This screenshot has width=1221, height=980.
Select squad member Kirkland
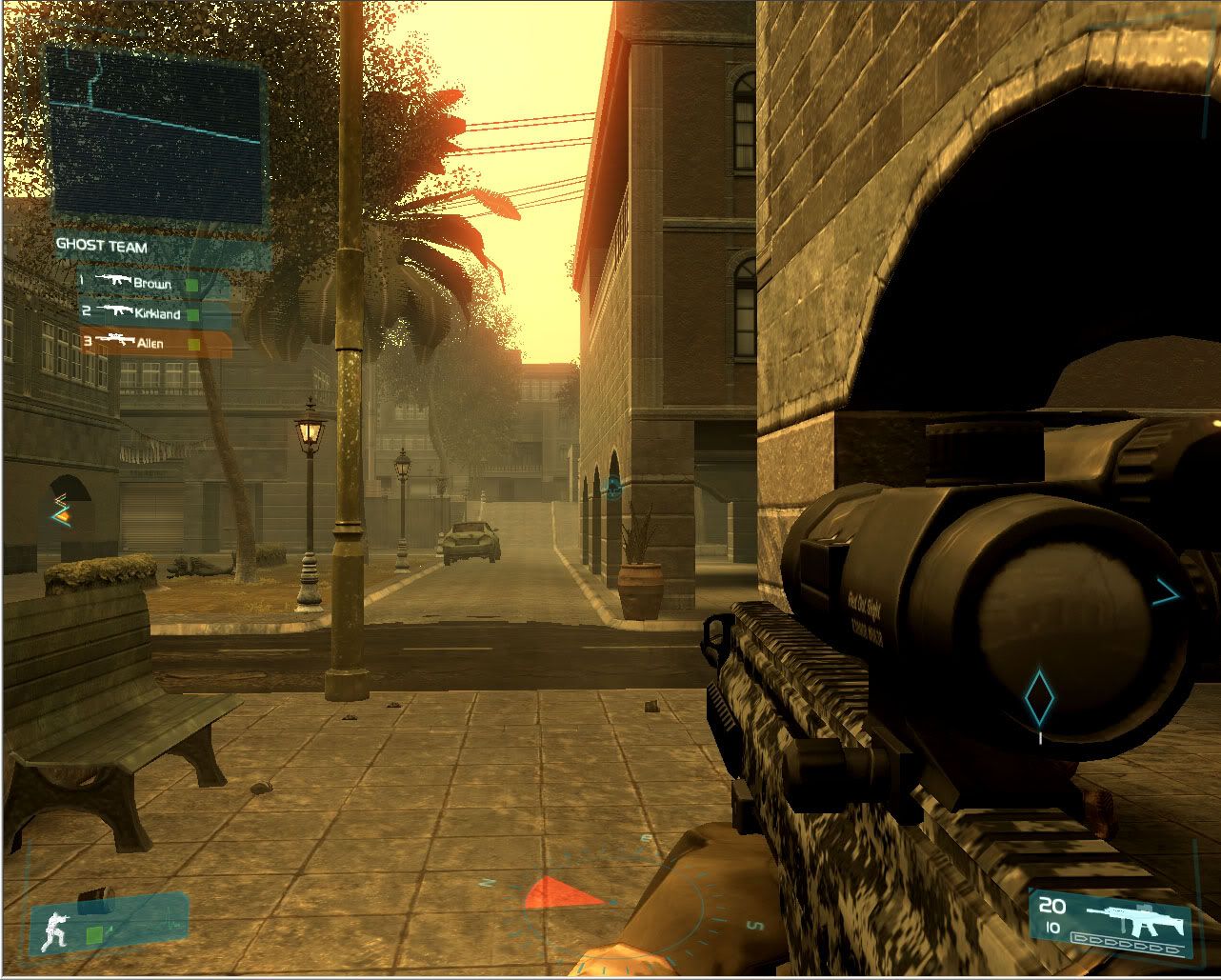click(154, 312)
